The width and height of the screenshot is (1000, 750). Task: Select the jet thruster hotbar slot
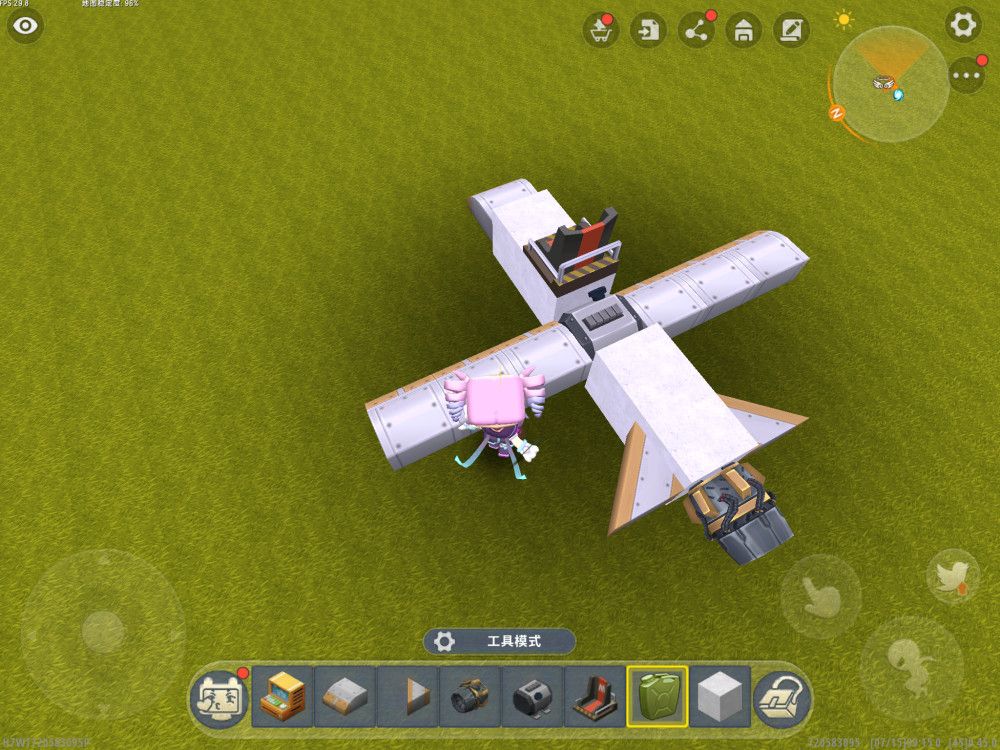470,696
